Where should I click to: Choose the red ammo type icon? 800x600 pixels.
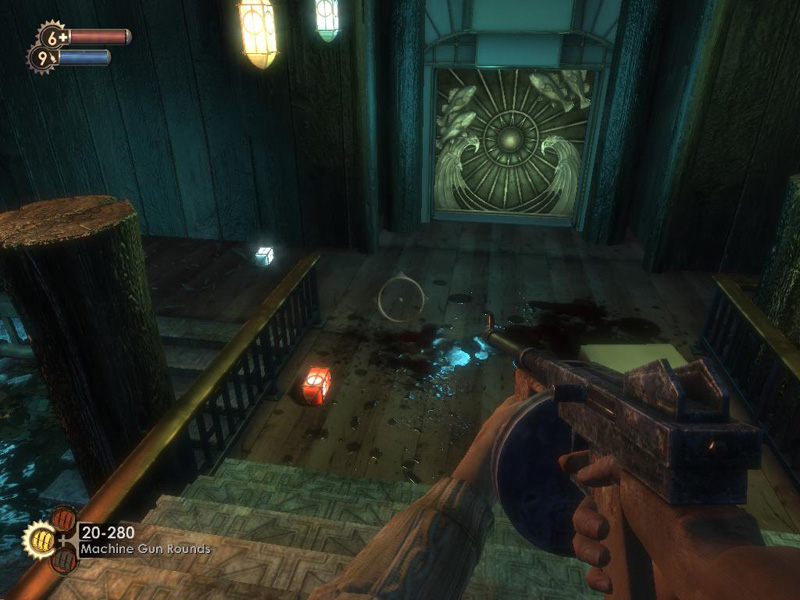click(x=64, y=520)
